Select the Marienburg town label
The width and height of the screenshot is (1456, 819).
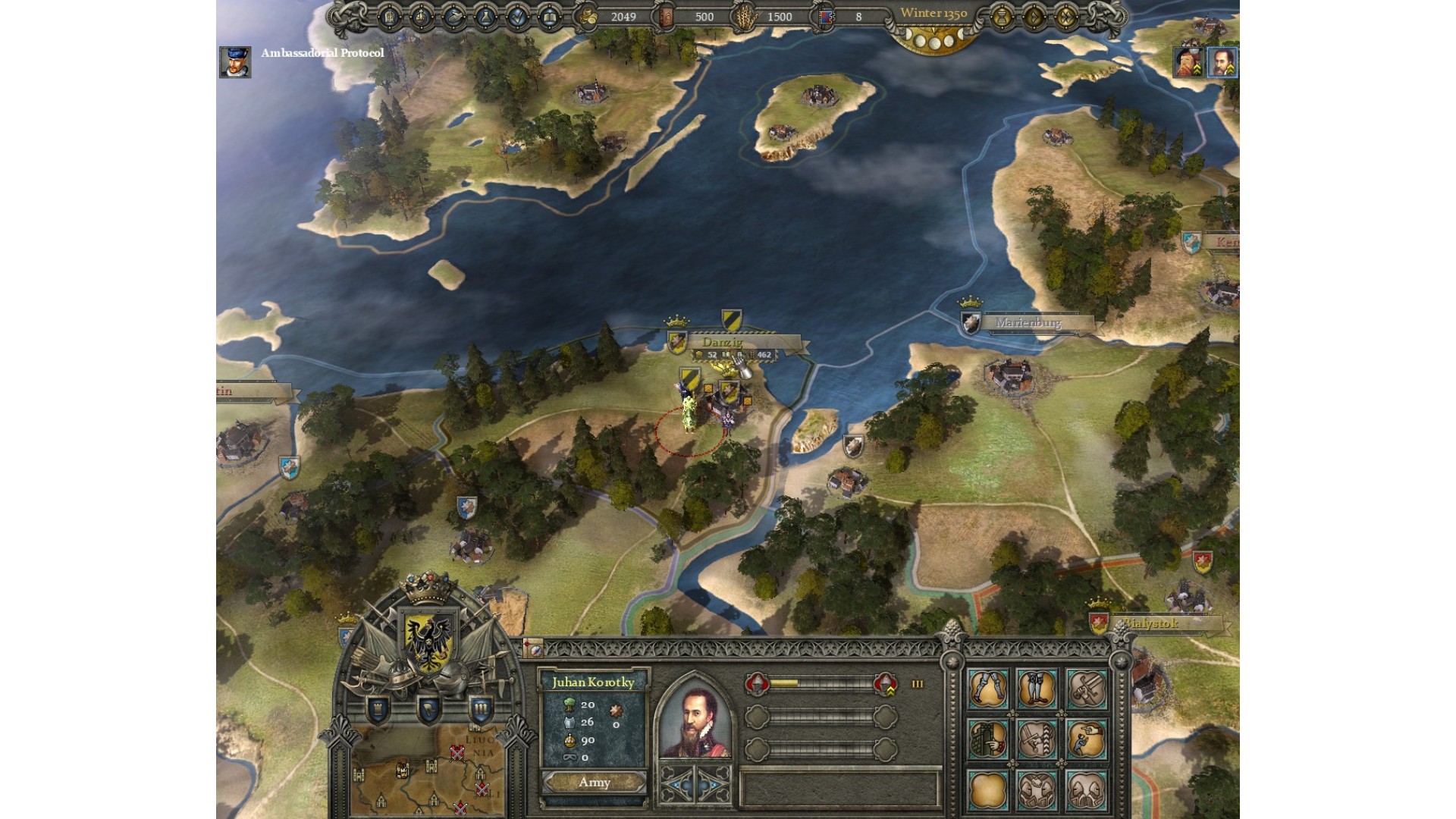tap(1028, 323)
